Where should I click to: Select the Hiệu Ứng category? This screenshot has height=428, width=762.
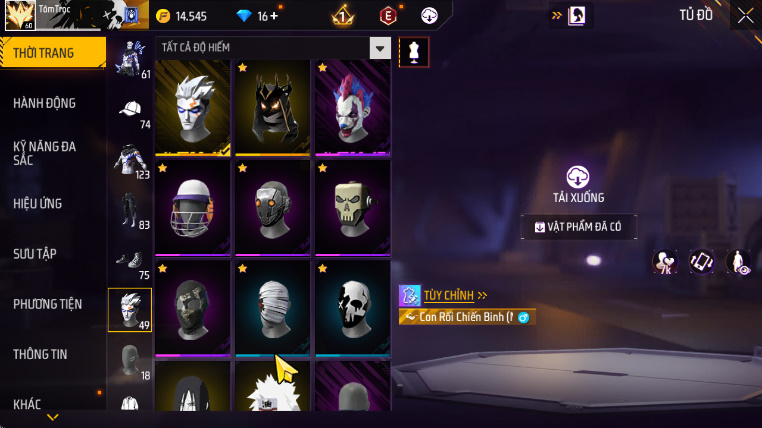coord(38,204)
